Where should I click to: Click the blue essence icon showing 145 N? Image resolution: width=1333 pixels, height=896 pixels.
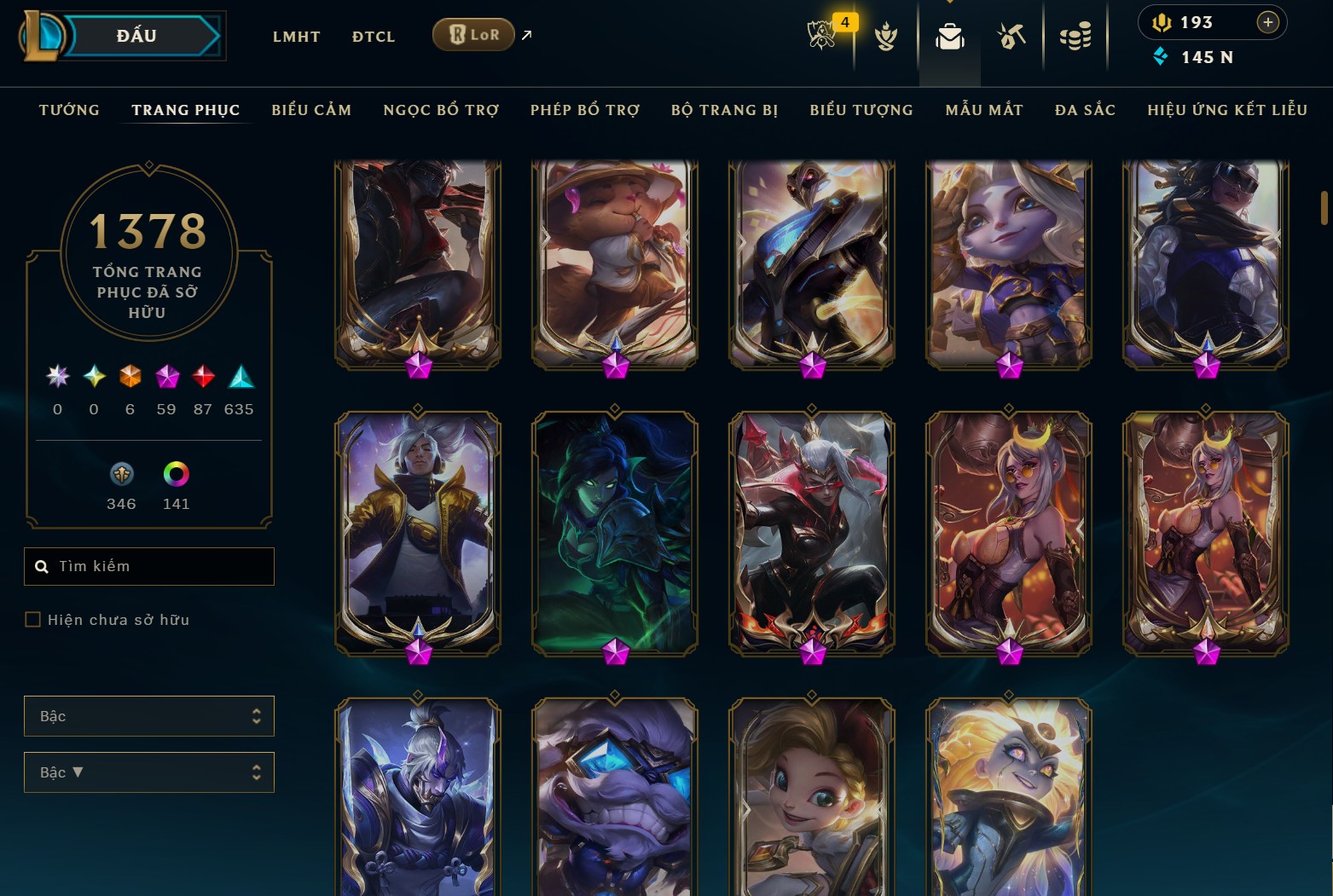coord(1160,57)
